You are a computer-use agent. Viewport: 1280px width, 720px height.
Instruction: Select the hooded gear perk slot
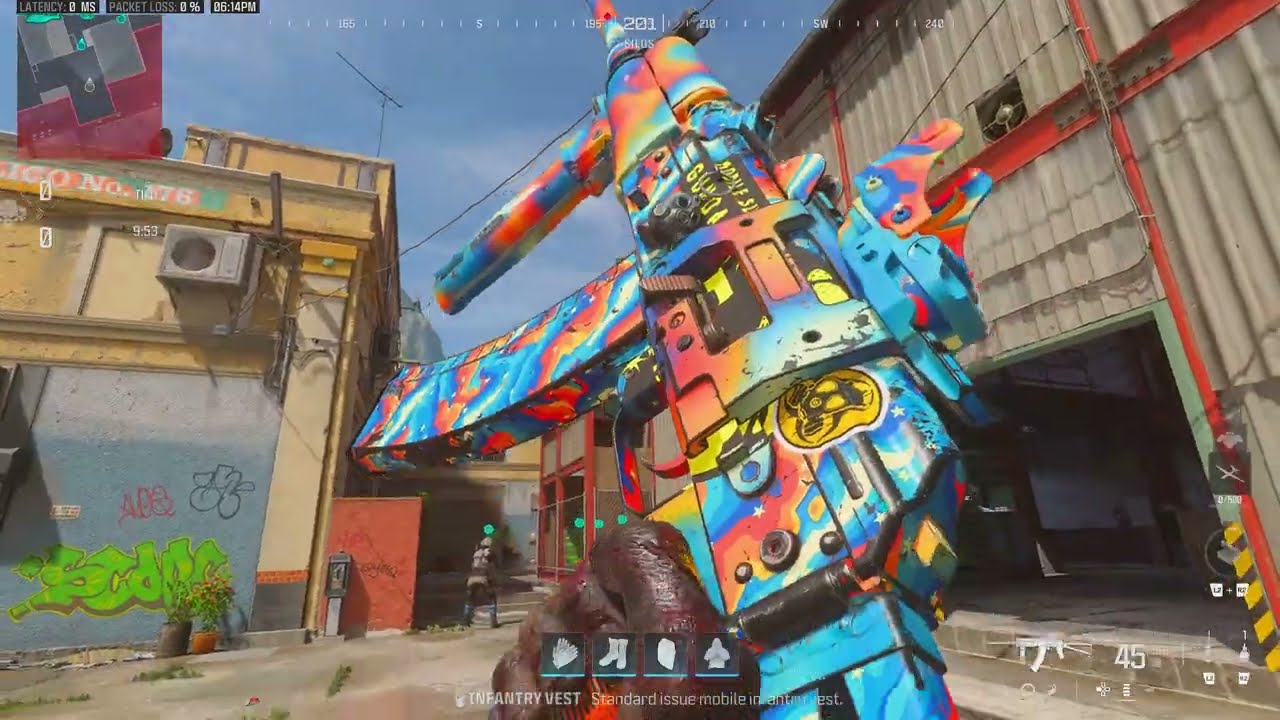[715, 655]
